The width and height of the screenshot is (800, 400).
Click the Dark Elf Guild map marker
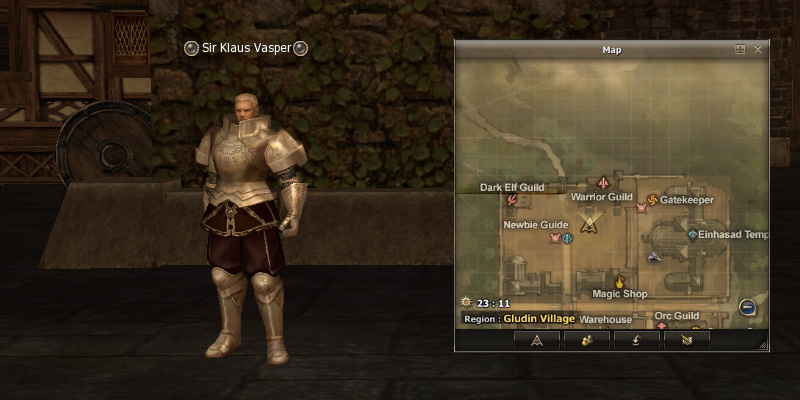coord(512,200)
